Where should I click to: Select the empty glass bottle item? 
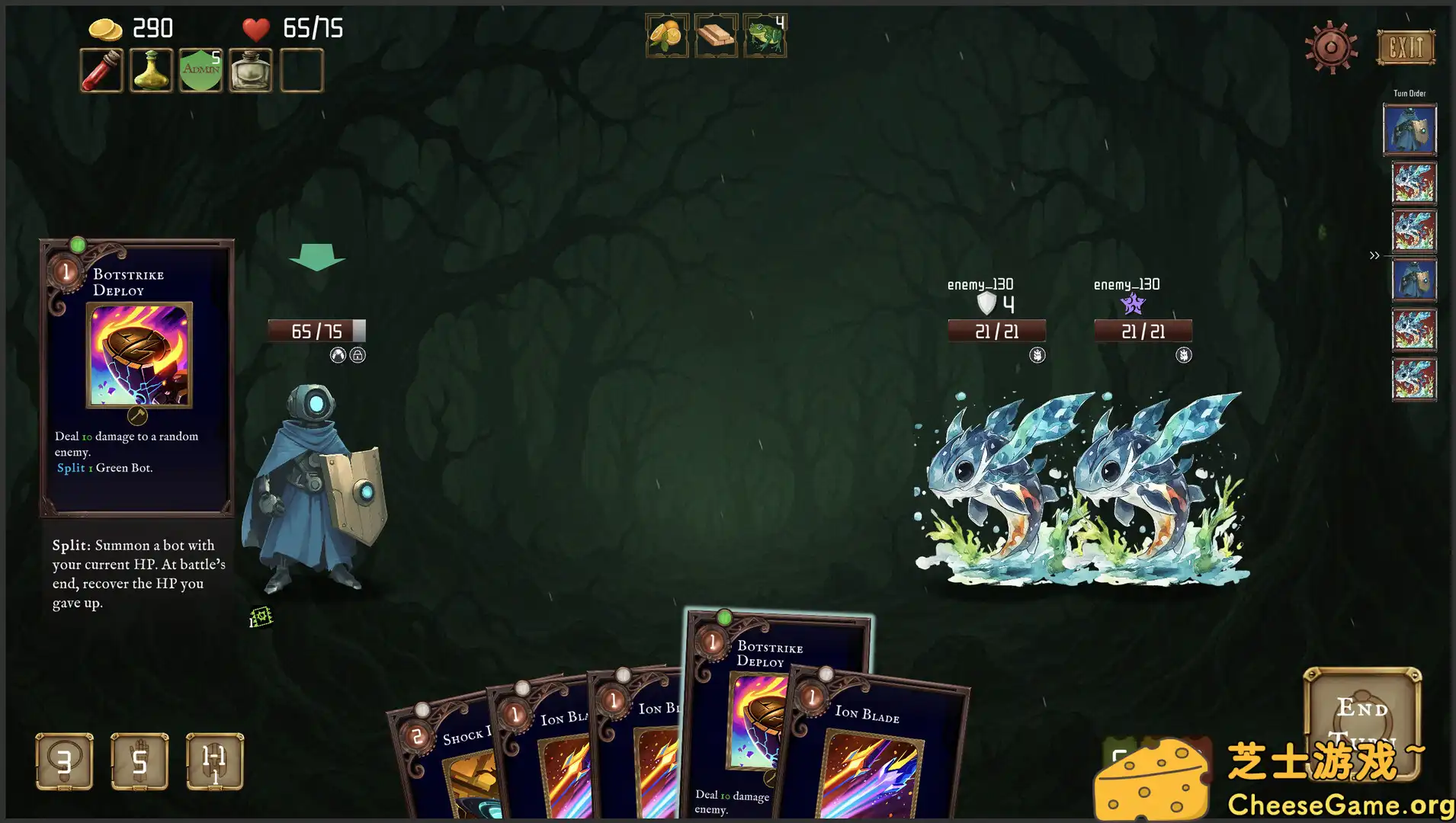point(249,69)
